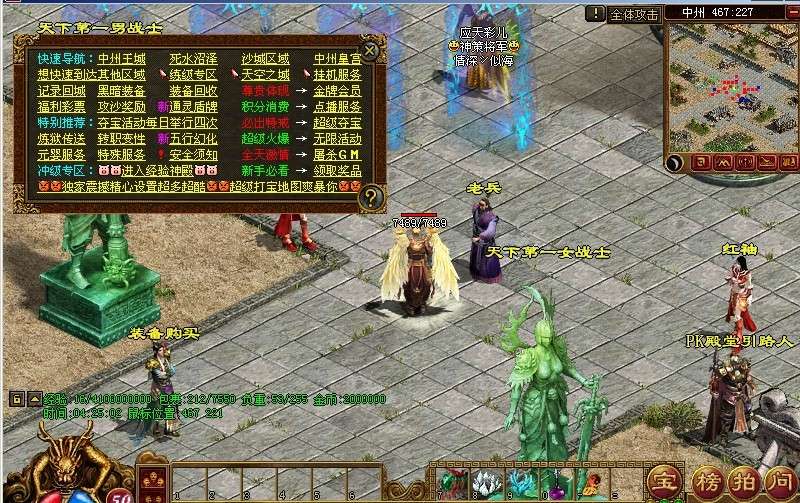The width and height of the screenshot is (800, 503).
Task: Choose 金牌会员 link
Action: pyautogui.click(x=338, y=91)
